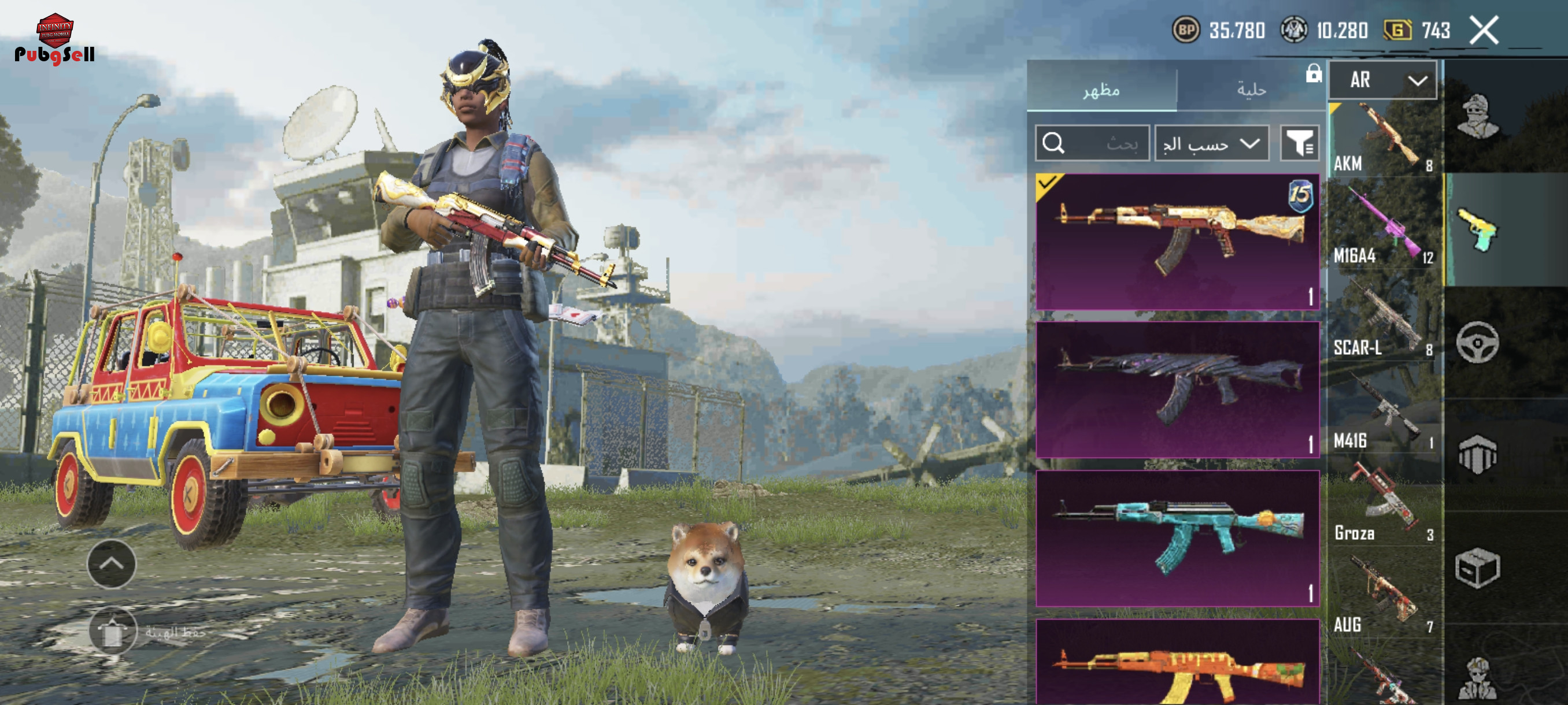Select the gold and red AKM skin
This screenshot has height=705, width=1568.
(x=1177, y=242)
